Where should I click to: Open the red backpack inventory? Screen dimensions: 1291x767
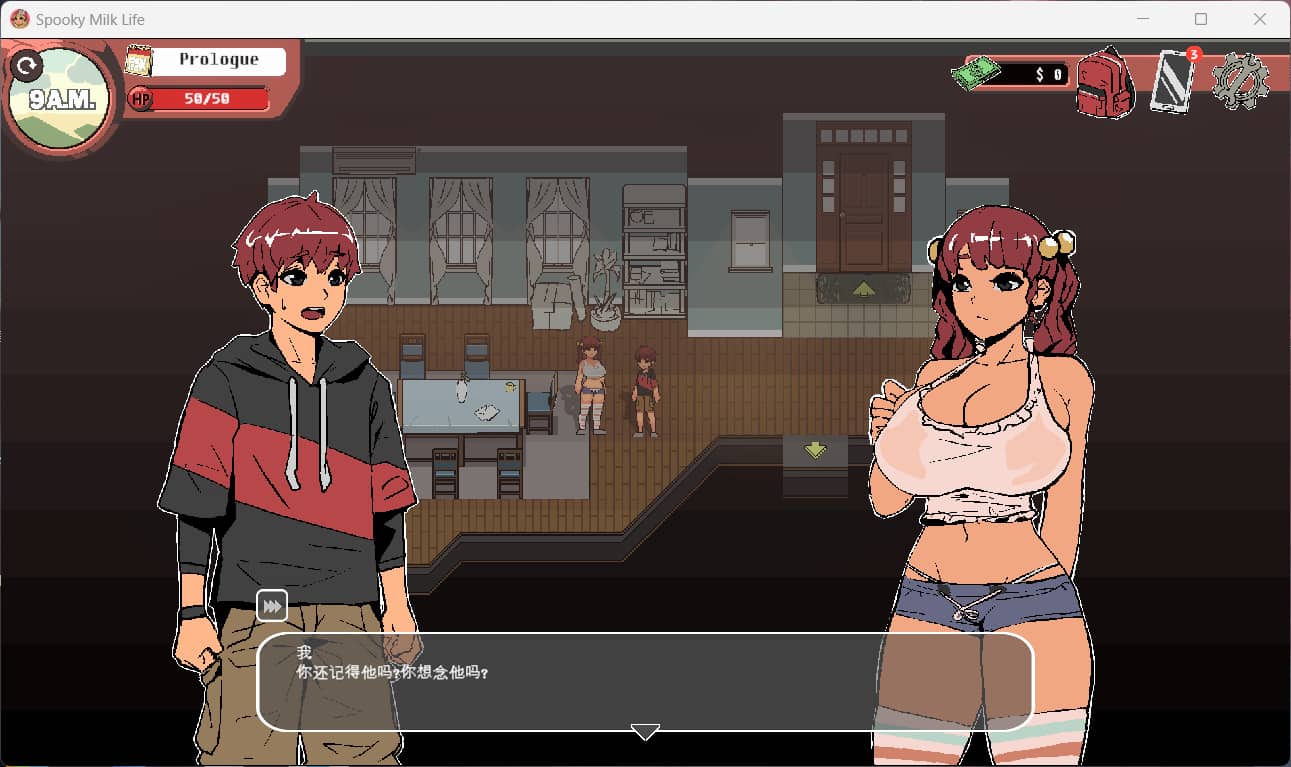[1104, 83]
